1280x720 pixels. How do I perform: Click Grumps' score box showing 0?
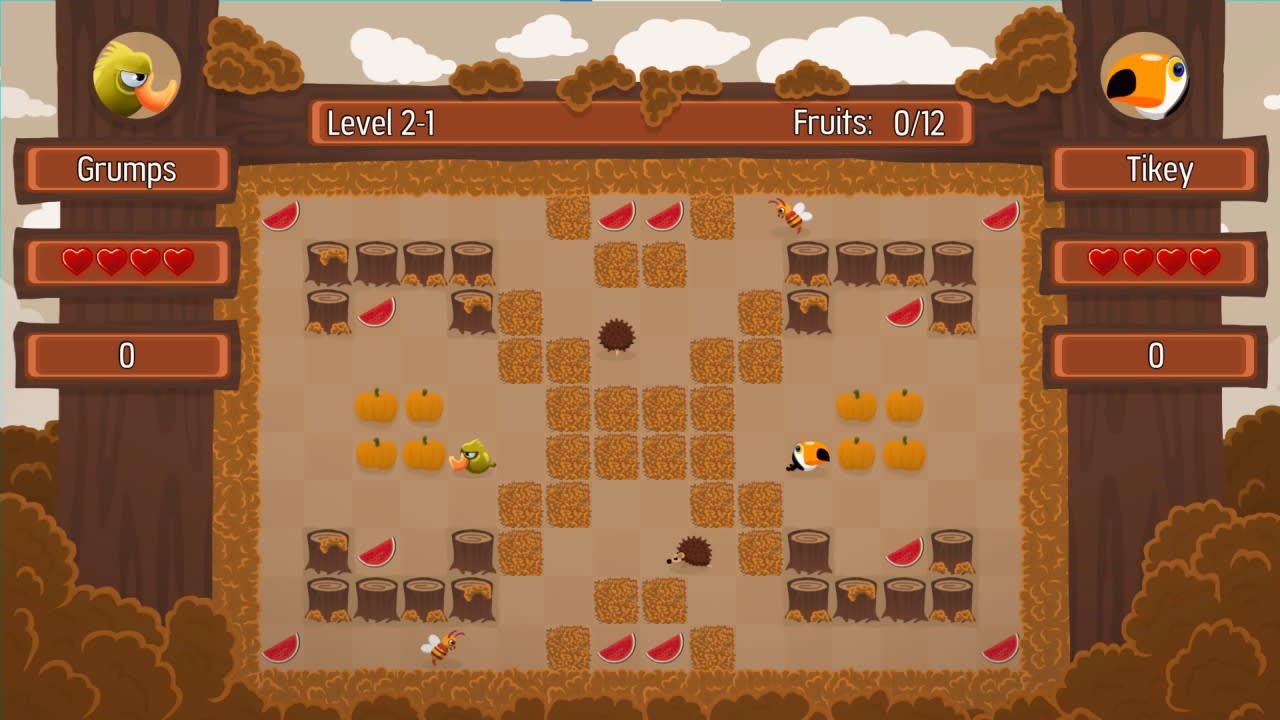click(128, 356)
